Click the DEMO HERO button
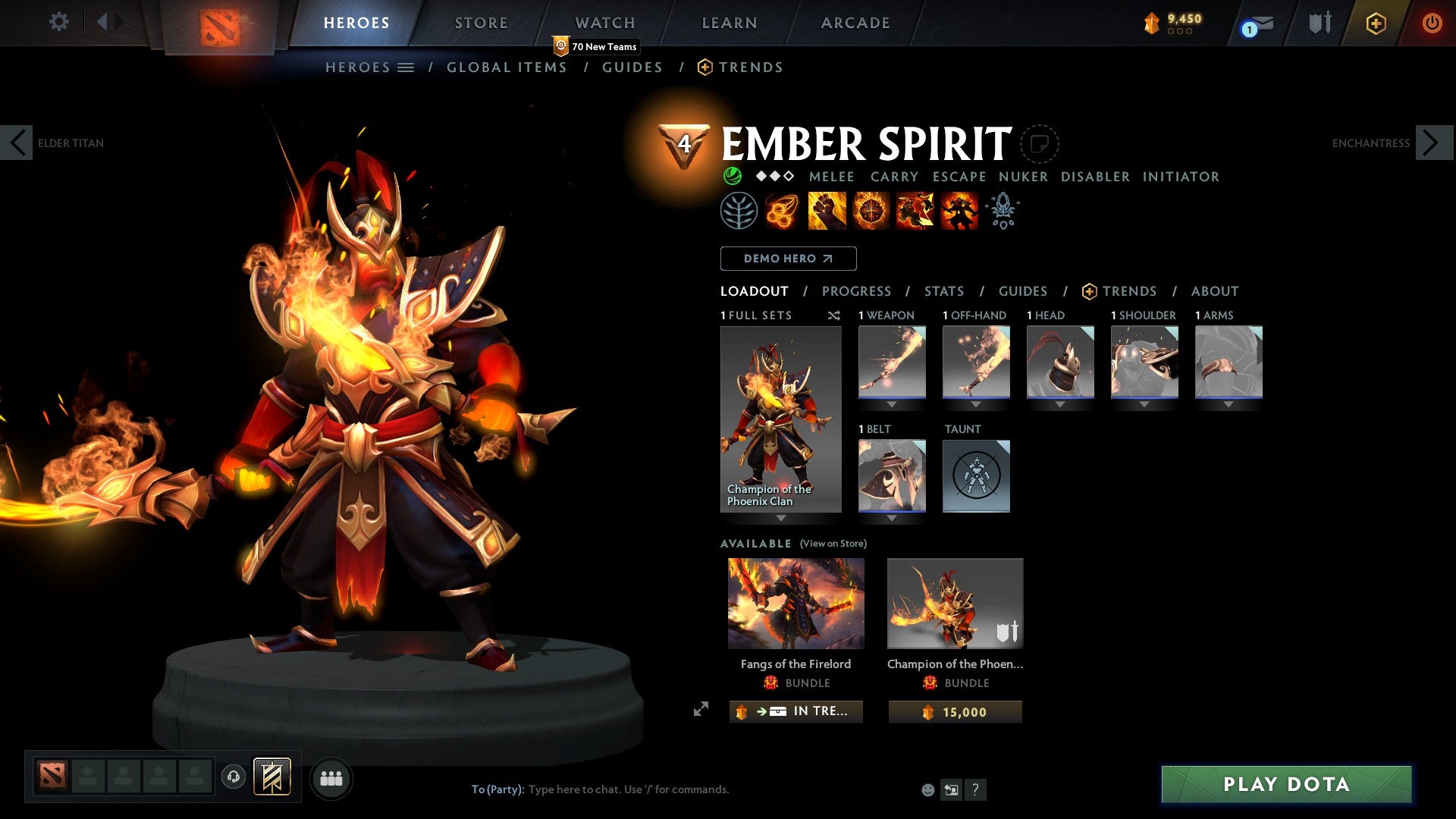 point(787,259)
